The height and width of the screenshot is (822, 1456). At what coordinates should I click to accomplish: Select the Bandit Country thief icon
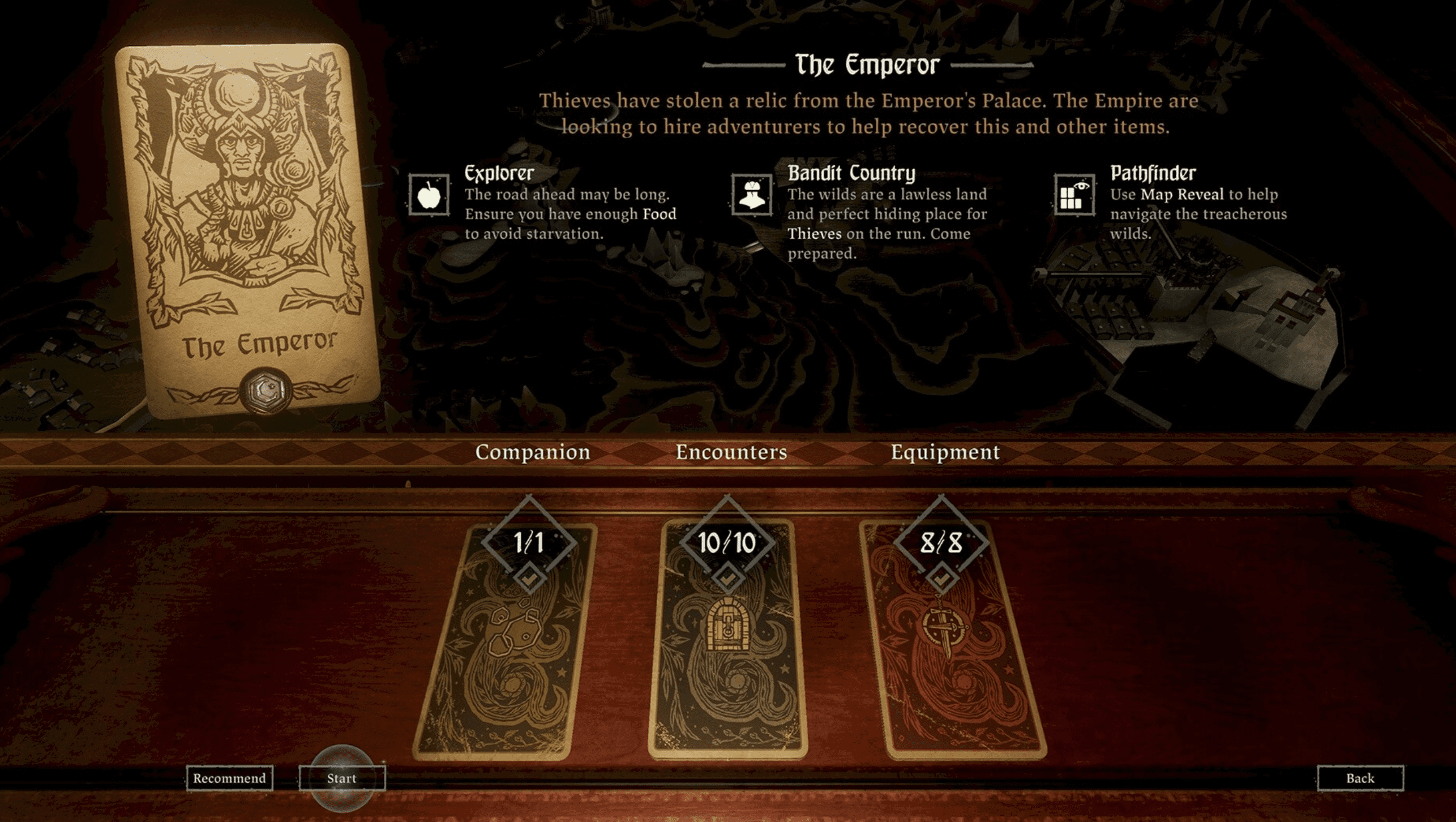click(x=752, y=195)
